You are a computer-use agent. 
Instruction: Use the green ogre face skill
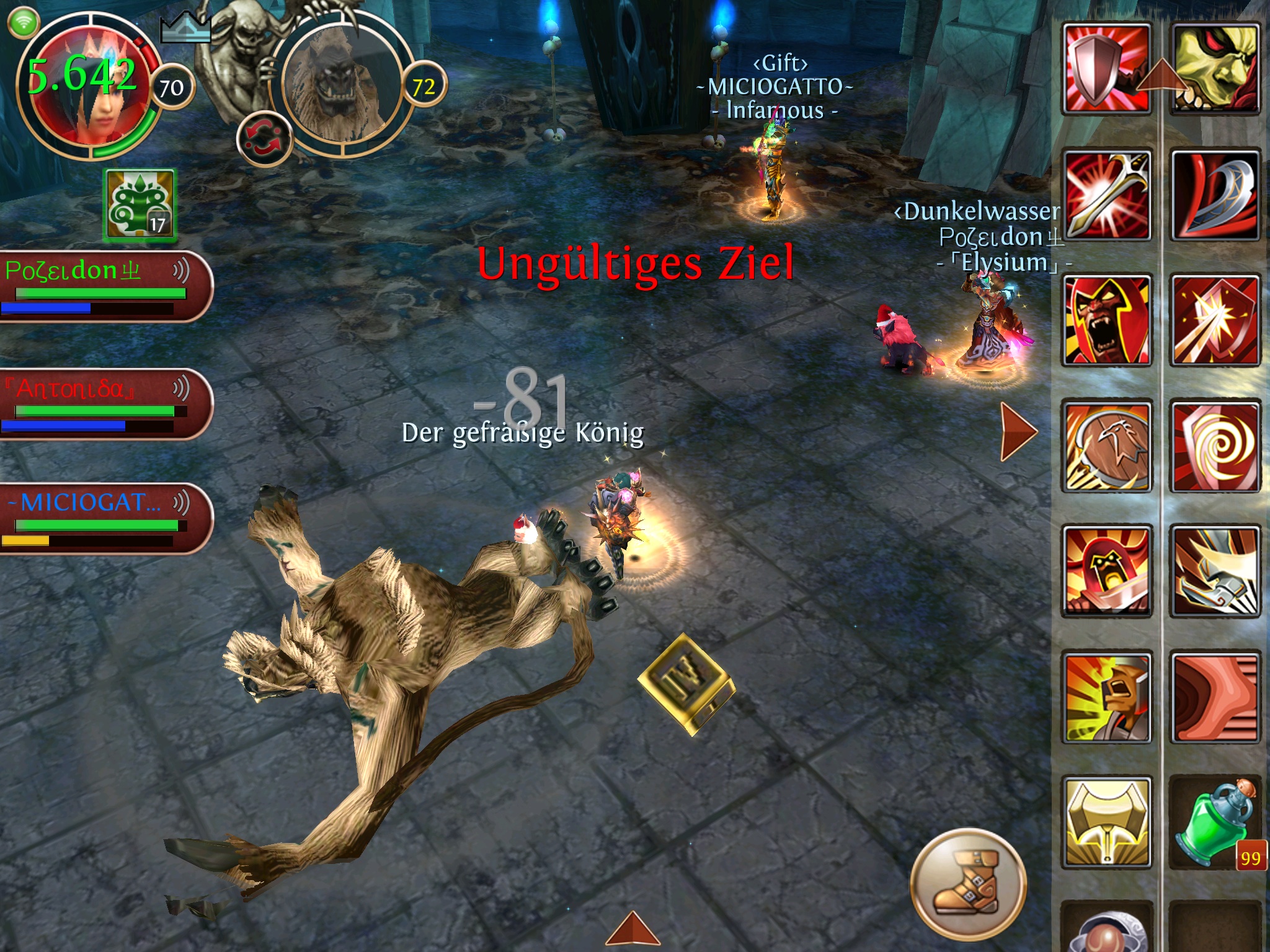tap(1215, 68)
